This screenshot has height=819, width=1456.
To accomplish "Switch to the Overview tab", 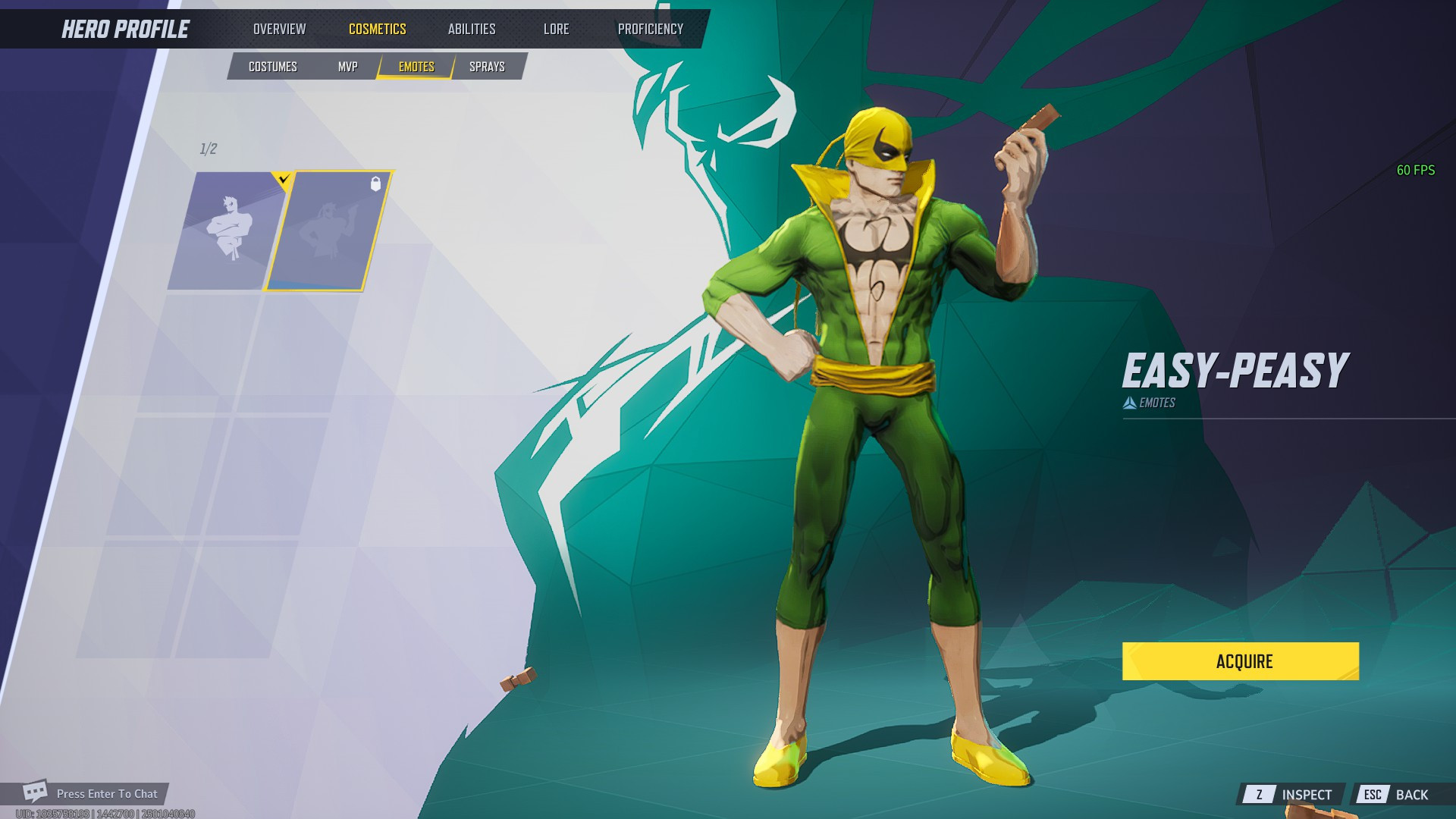I will coord(279,28).
